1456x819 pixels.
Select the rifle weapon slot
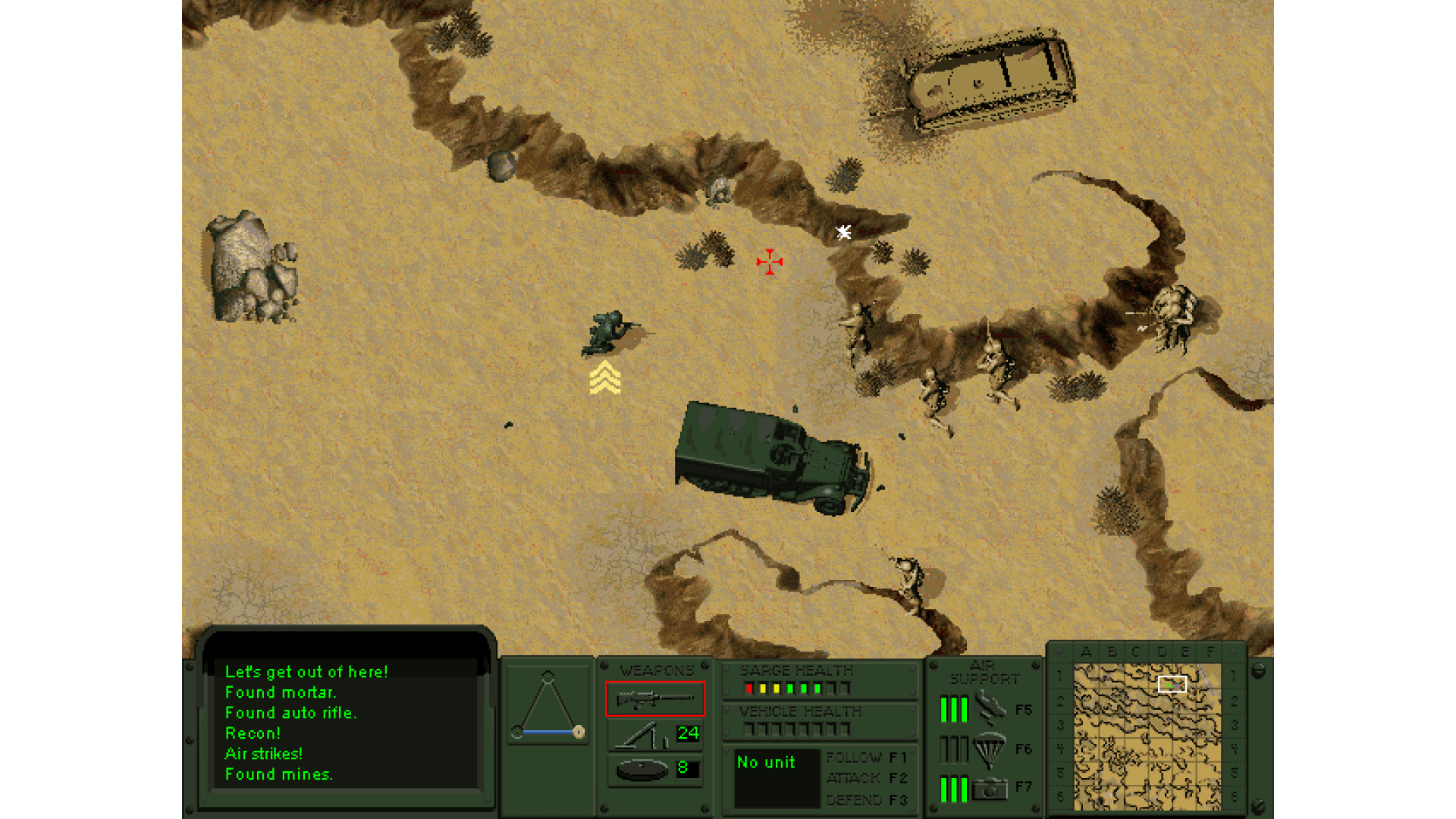(654, 698)
